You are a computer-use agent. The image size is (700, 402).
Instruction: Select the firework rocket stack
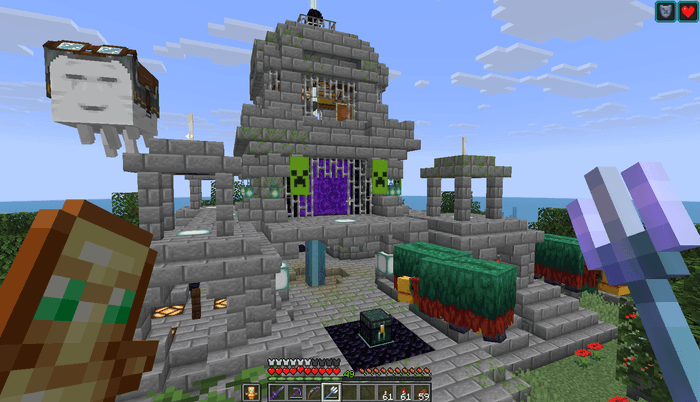coord(404,393)
